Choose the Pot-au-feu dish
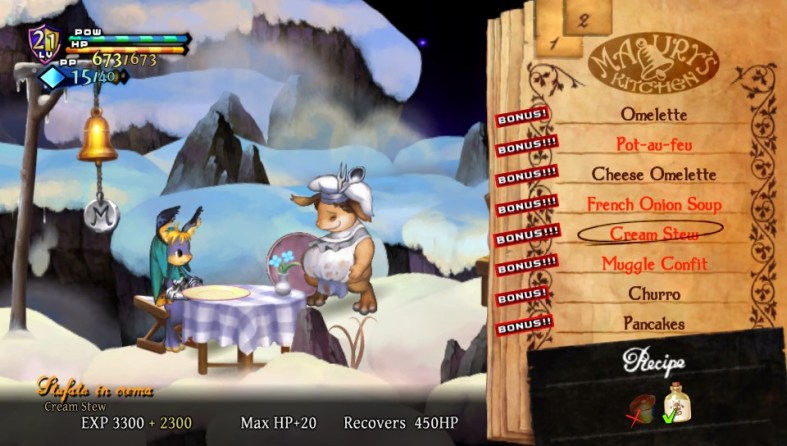Image resolution: width=787 pixels, height=446 pixels. click(x=654, y=144)
